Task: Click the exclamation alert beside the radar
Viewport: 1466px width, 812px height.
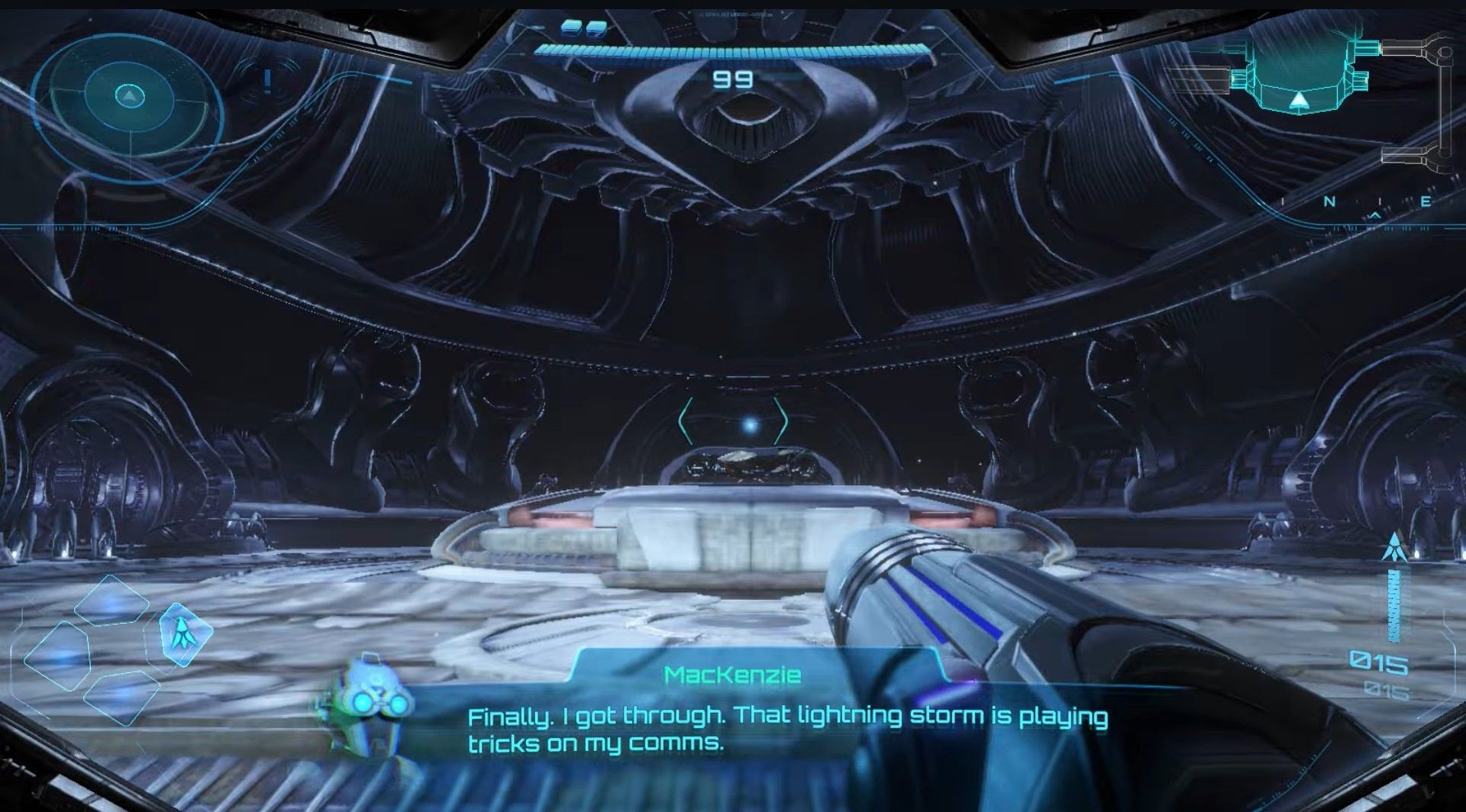Action: tap(266, 79)
